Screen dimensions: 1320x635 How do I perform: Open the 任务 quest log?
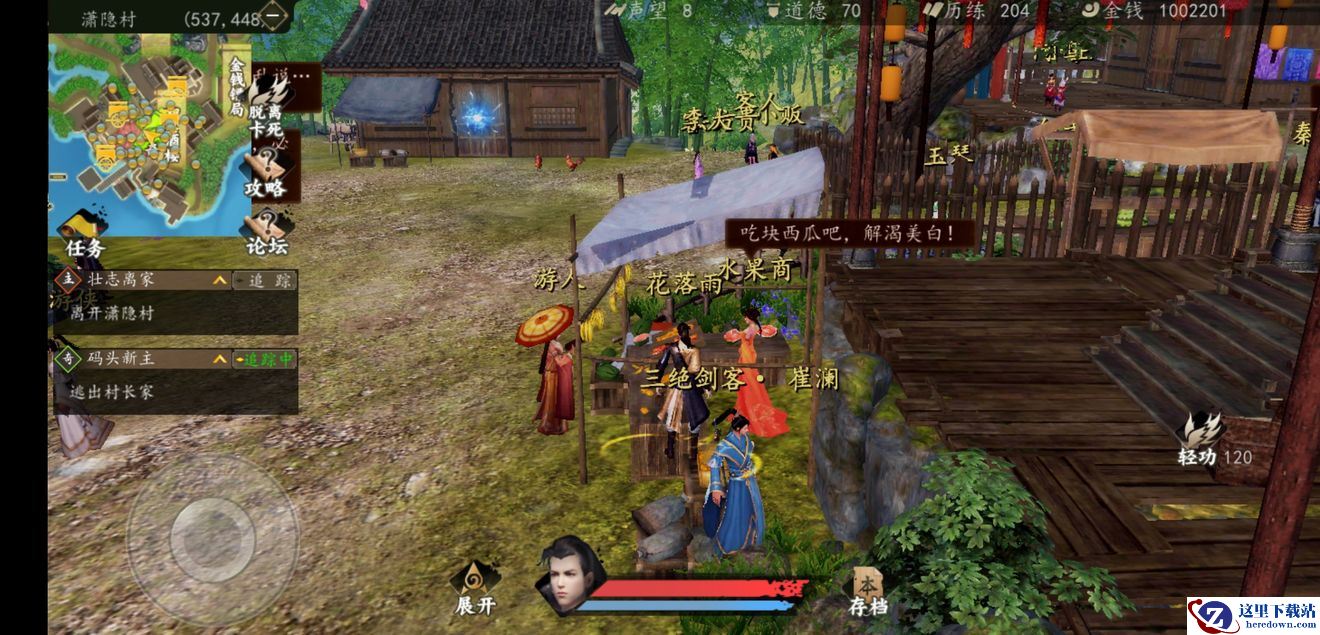point(83,233)
